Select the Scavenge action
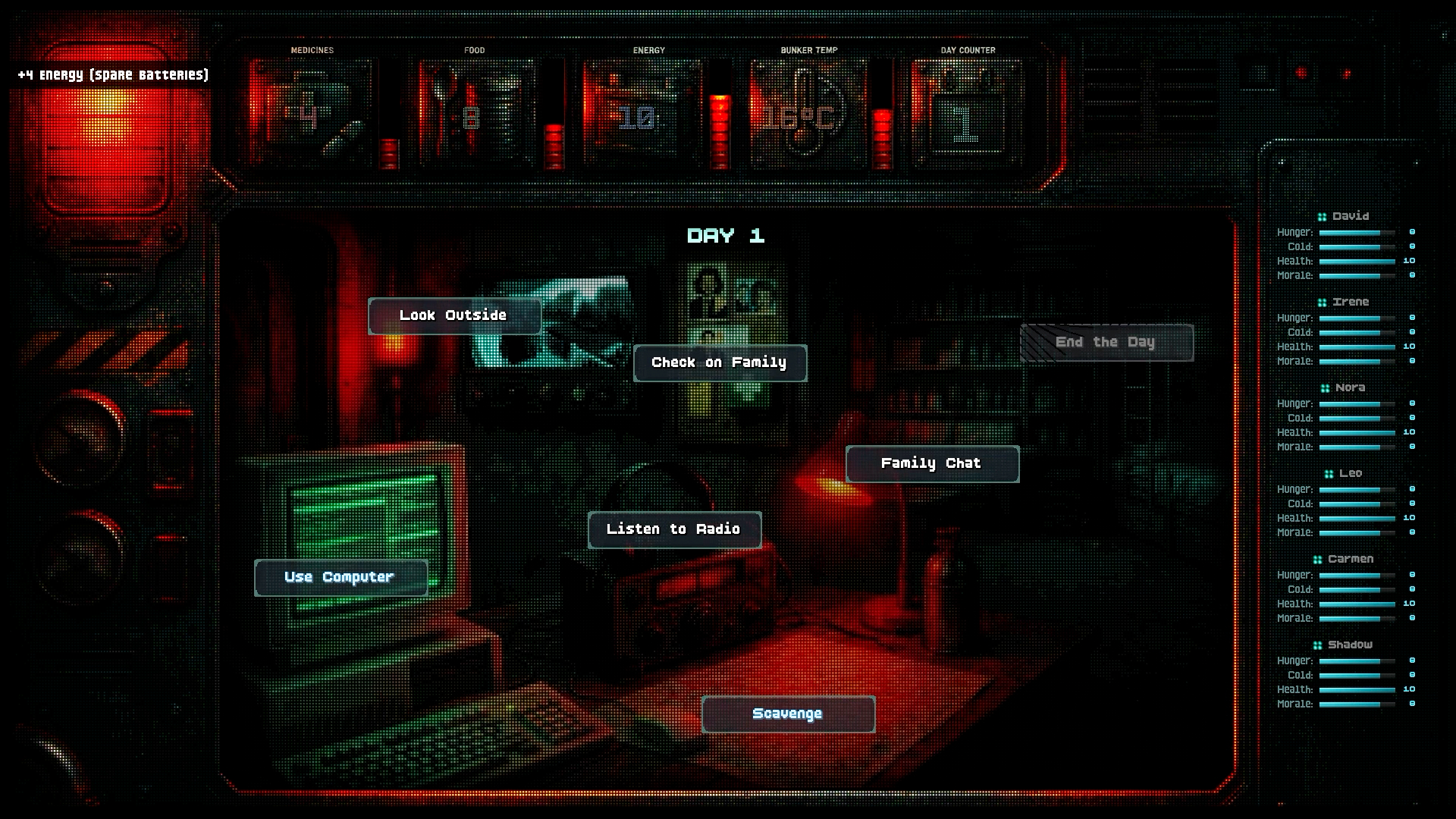This screenshot has height=819, width=1456. point(788,714)
